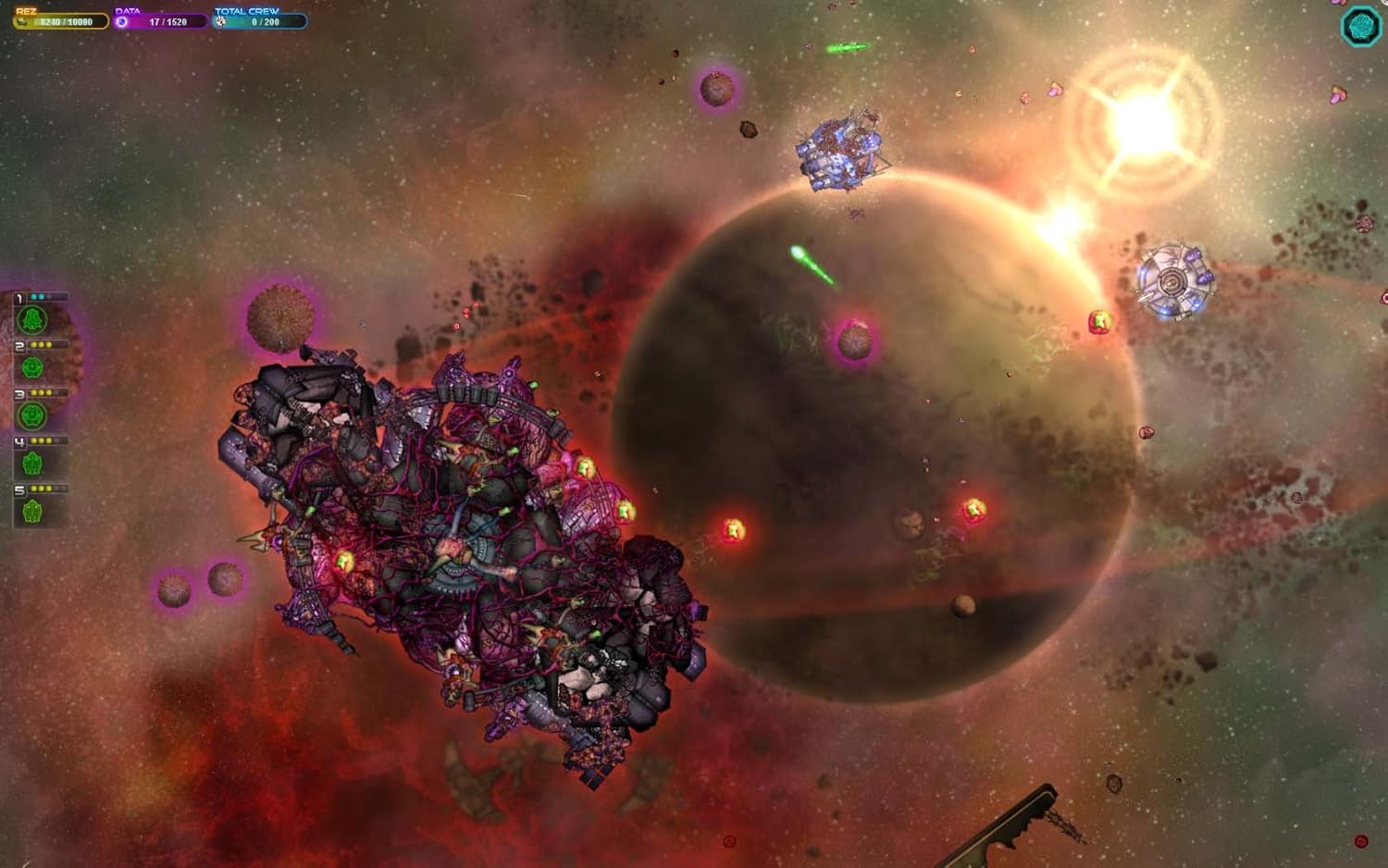
Task: Click the REZ resource icon
Action: [x=23, y=21]
